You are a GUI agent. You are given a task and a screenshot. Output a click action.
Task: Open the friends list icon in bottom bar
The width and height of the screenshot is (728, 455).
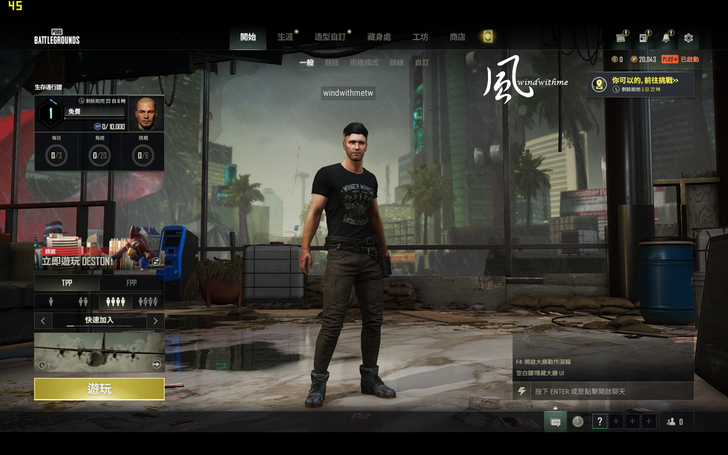tap(674, 422)
